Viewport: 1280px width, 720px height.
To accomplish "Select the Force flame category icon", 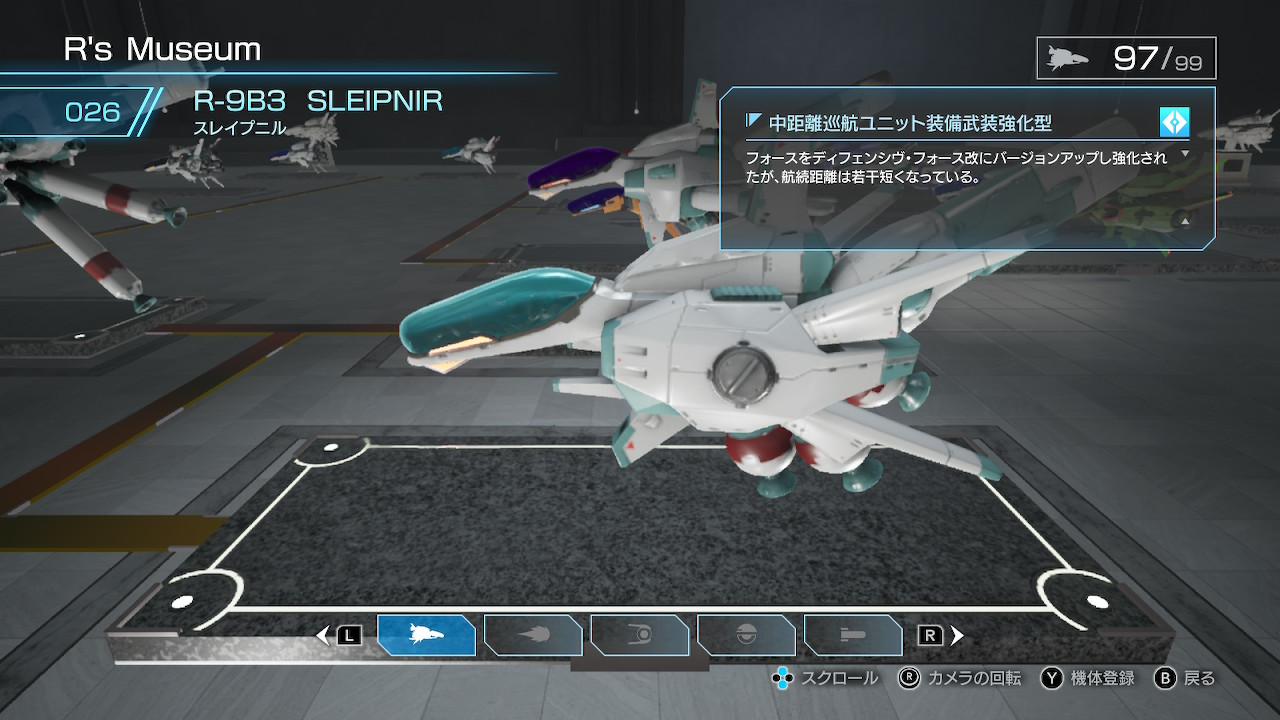I will click(533, 635).
